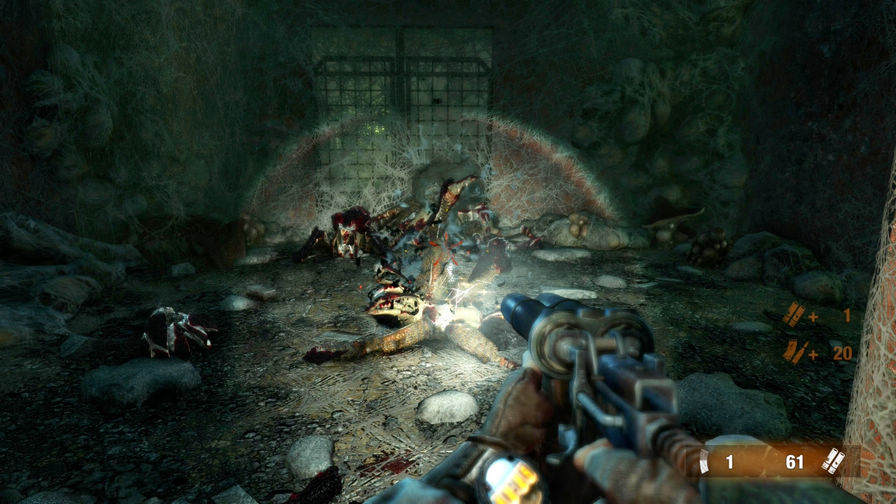Click the shotgun shell ammo type icon
This screenshot has height=504, width=896.
point(832,461)
